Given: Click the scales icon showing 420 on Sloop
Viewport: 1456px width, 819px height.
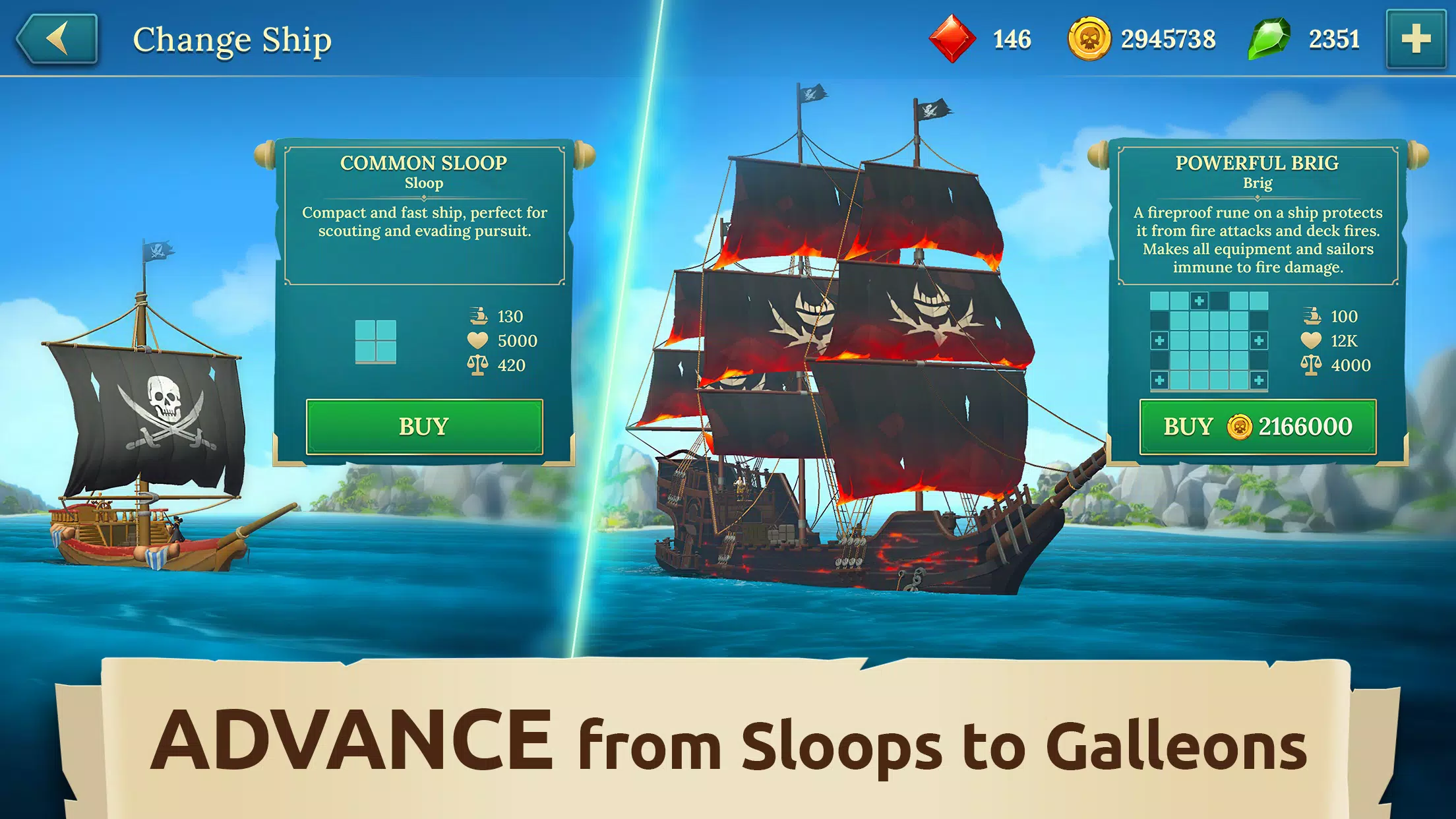Looking at the screenshot, I should point(478,366).
